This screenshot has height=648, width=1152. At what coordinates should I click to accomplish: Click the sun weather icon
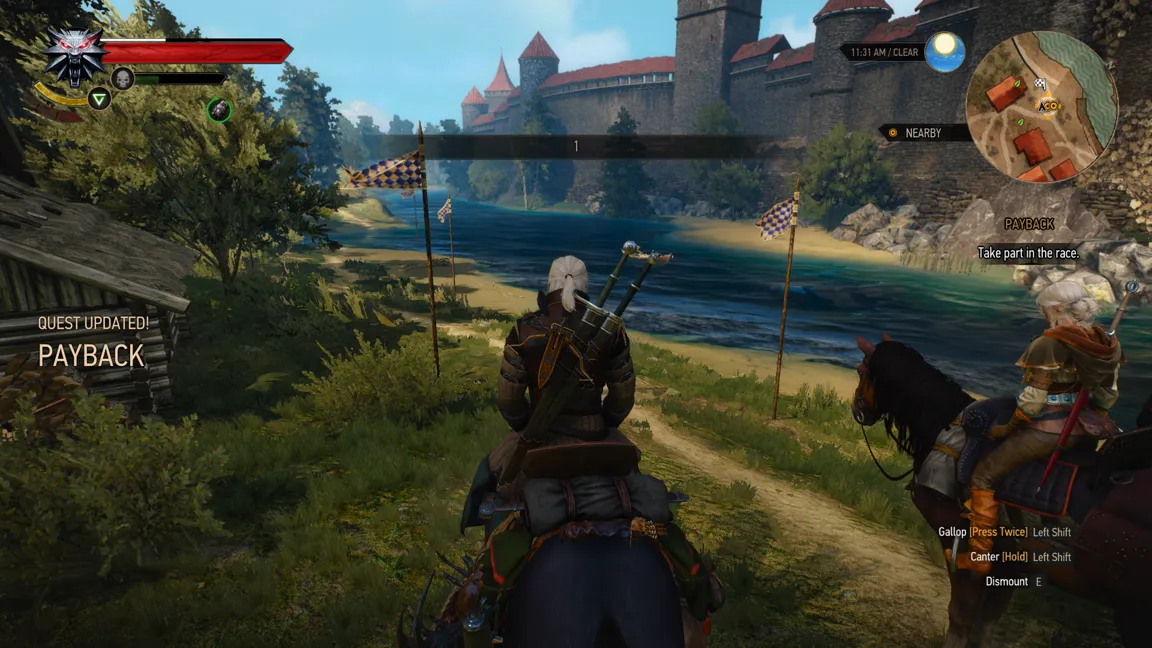click(x=943, y=51)
